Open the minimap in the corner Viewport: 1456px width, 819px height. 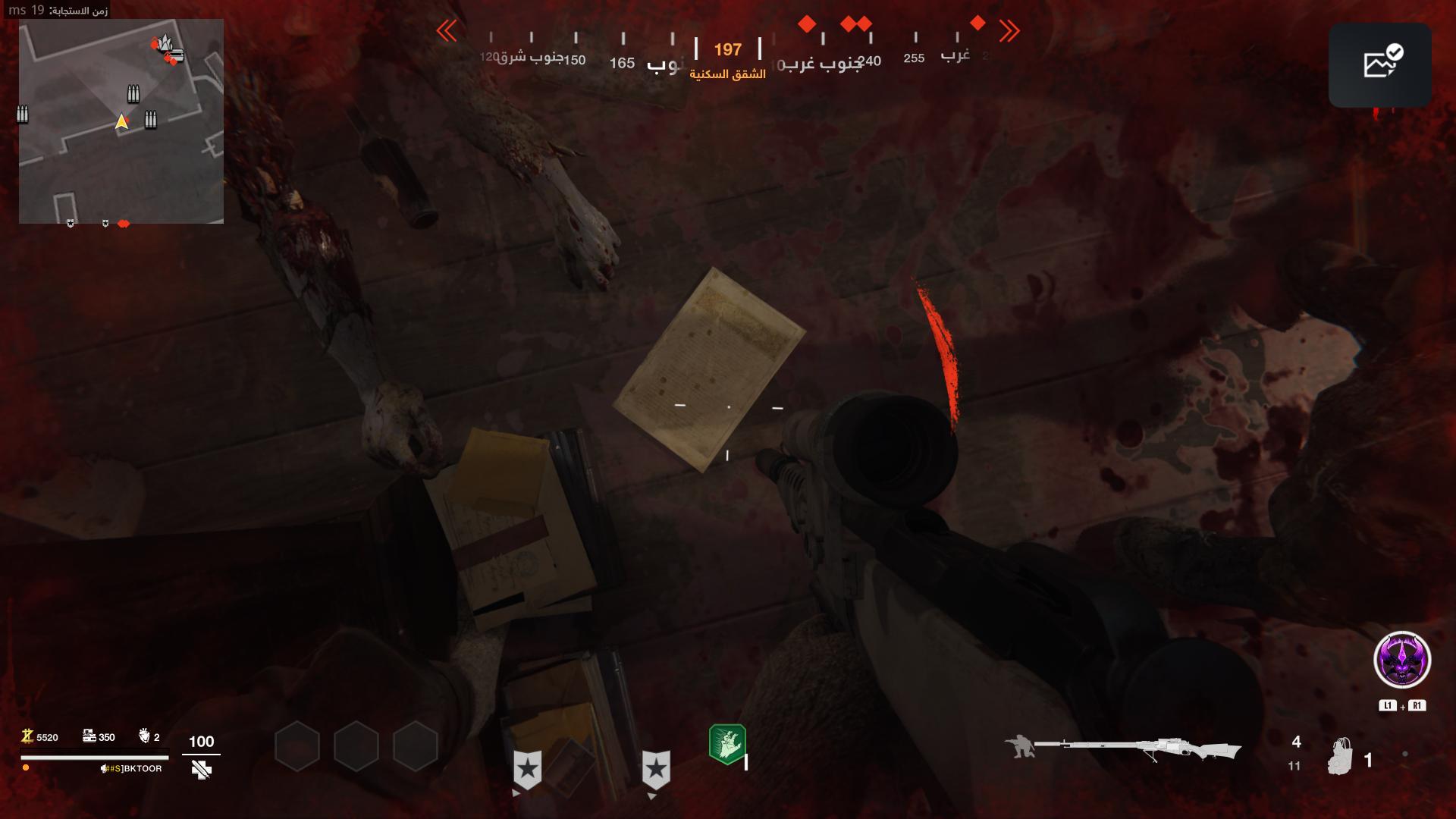(x=121, y=121)
